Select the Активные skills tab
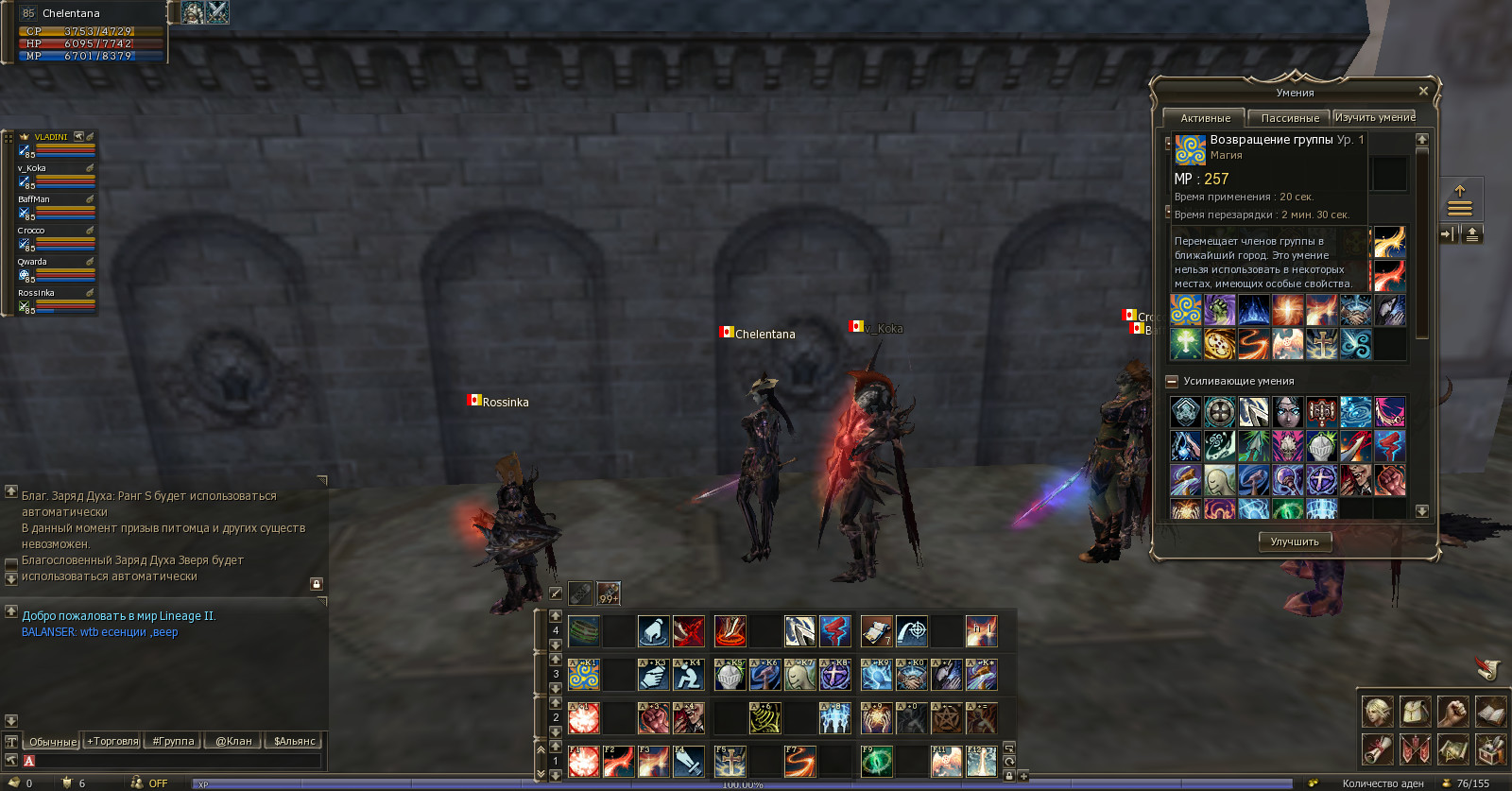Image resolution: width=1512 pixels, height=791 pixels. tap(1205, 118)
